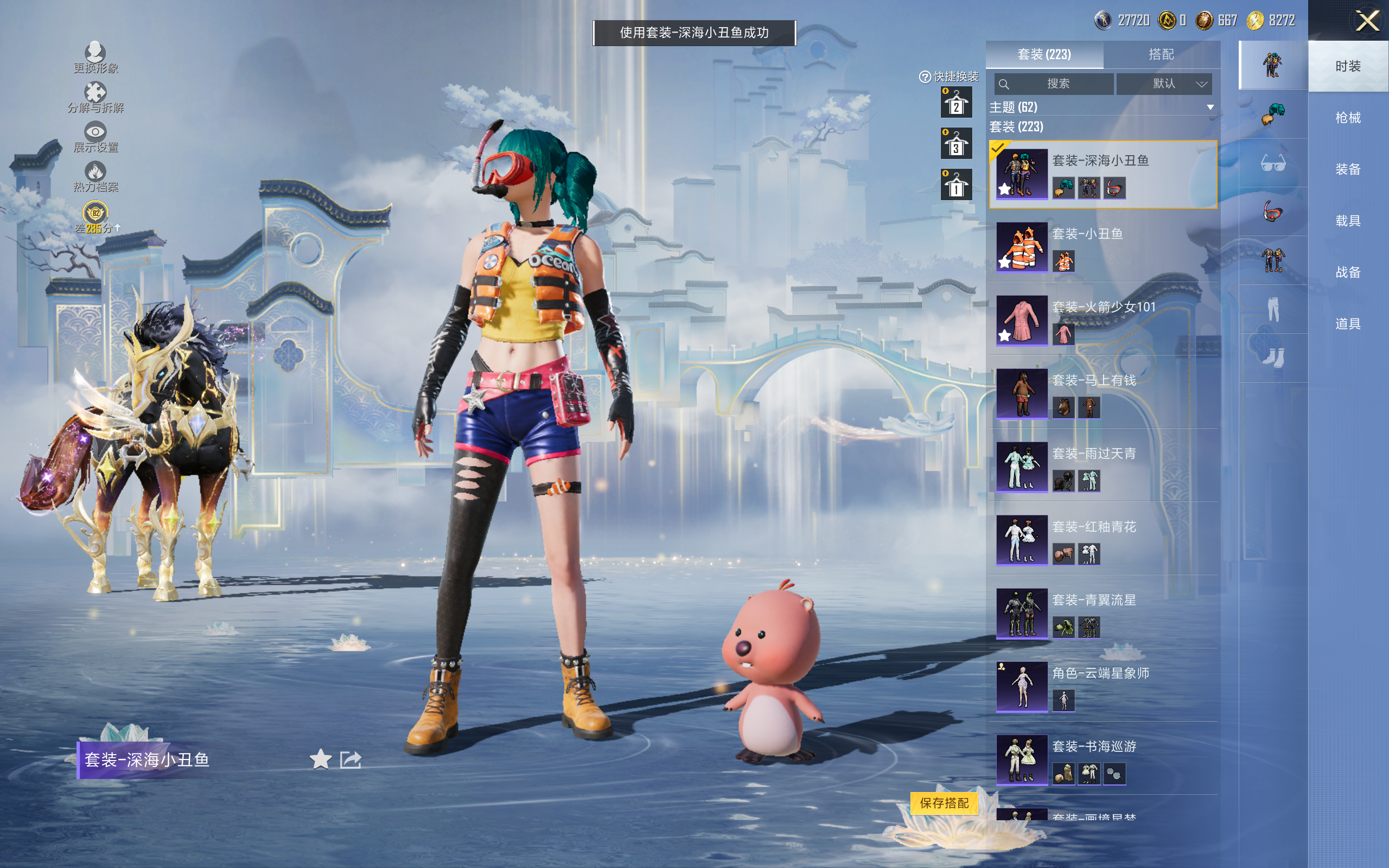This screenshot has width=1389, height=868.
Task: Click the 保存搭配 button
Action: pos(944,802)
